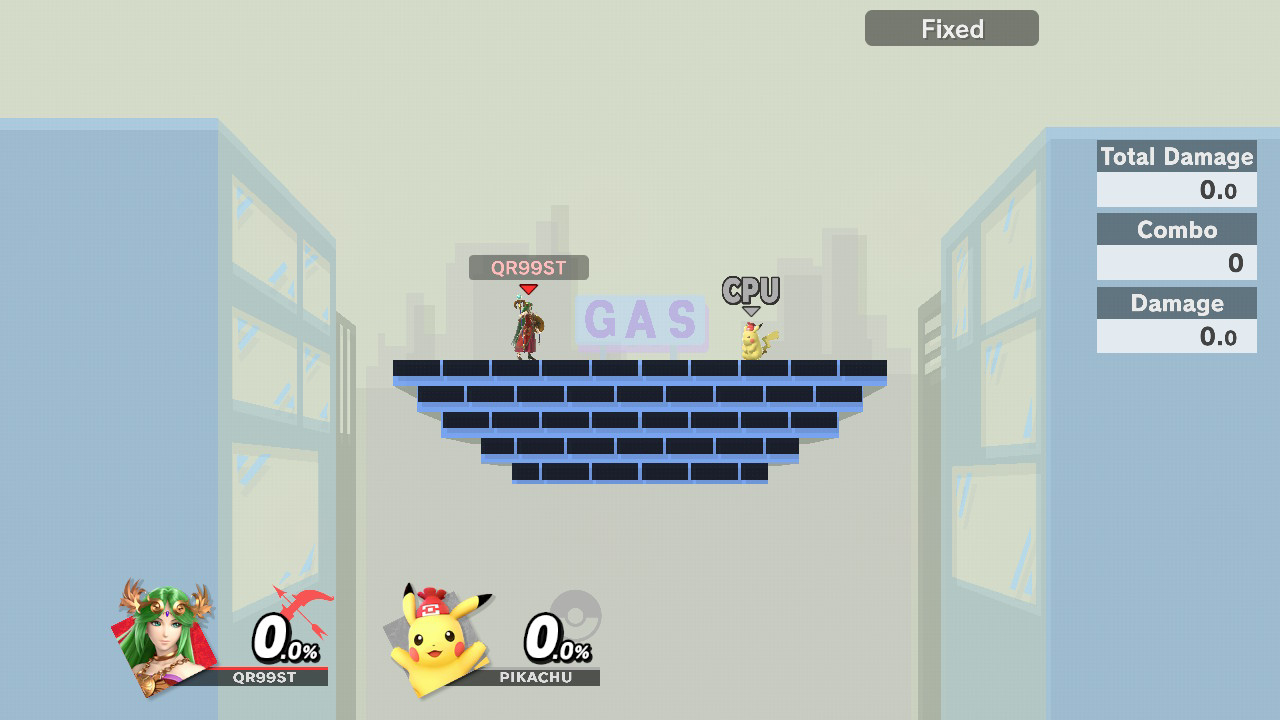Click the QR99ST player name tag
The image size is (1280, 720).
point(528,268)
